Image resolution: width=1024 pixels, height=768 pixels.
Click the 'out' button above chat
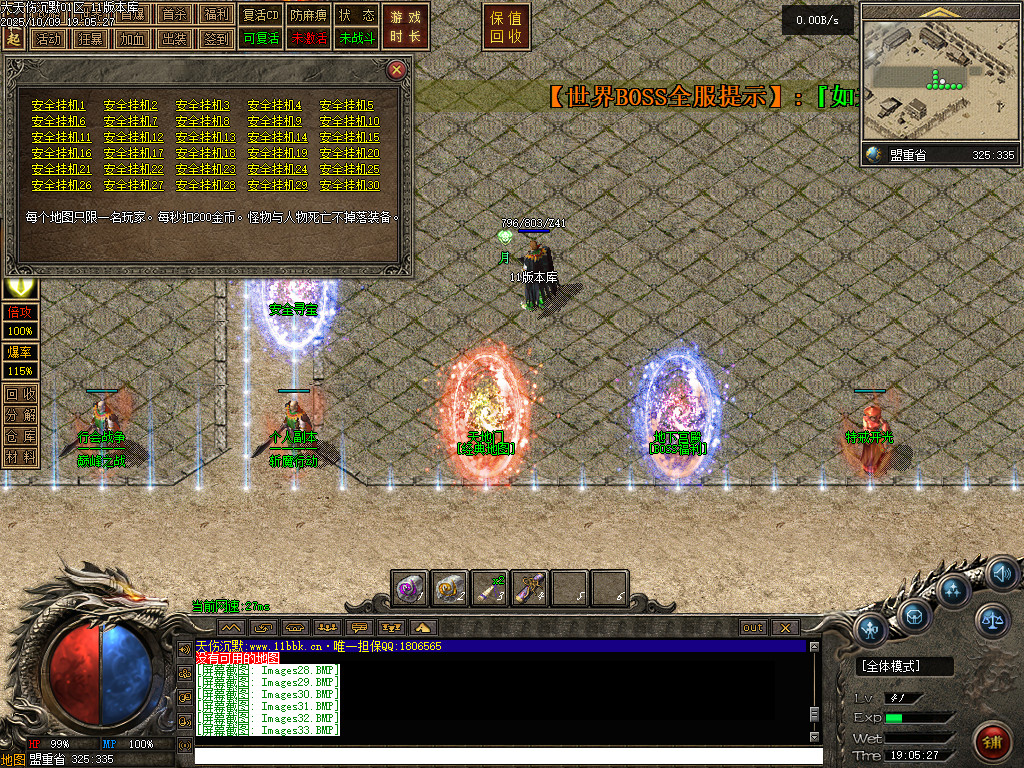pos(753,628)
